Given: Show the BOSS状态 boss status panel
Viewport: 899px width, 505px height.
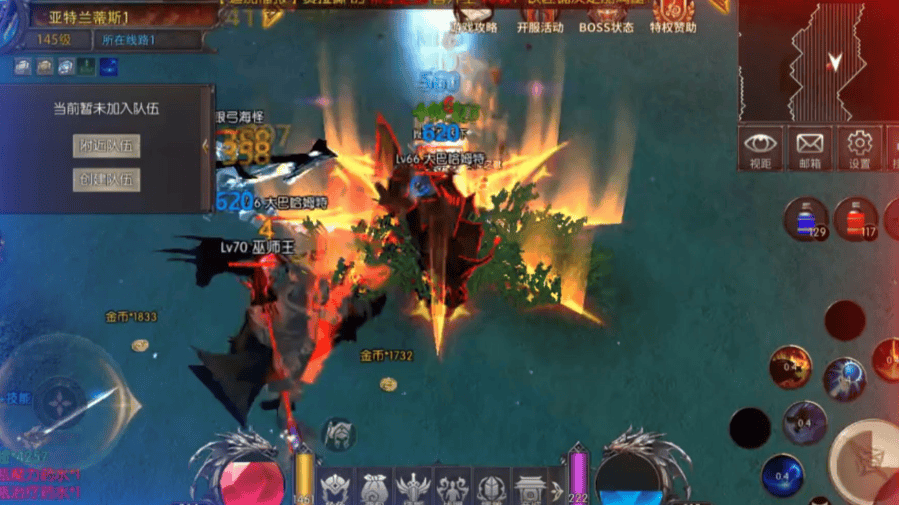Looking at the screenshot, I should (606, 27).
